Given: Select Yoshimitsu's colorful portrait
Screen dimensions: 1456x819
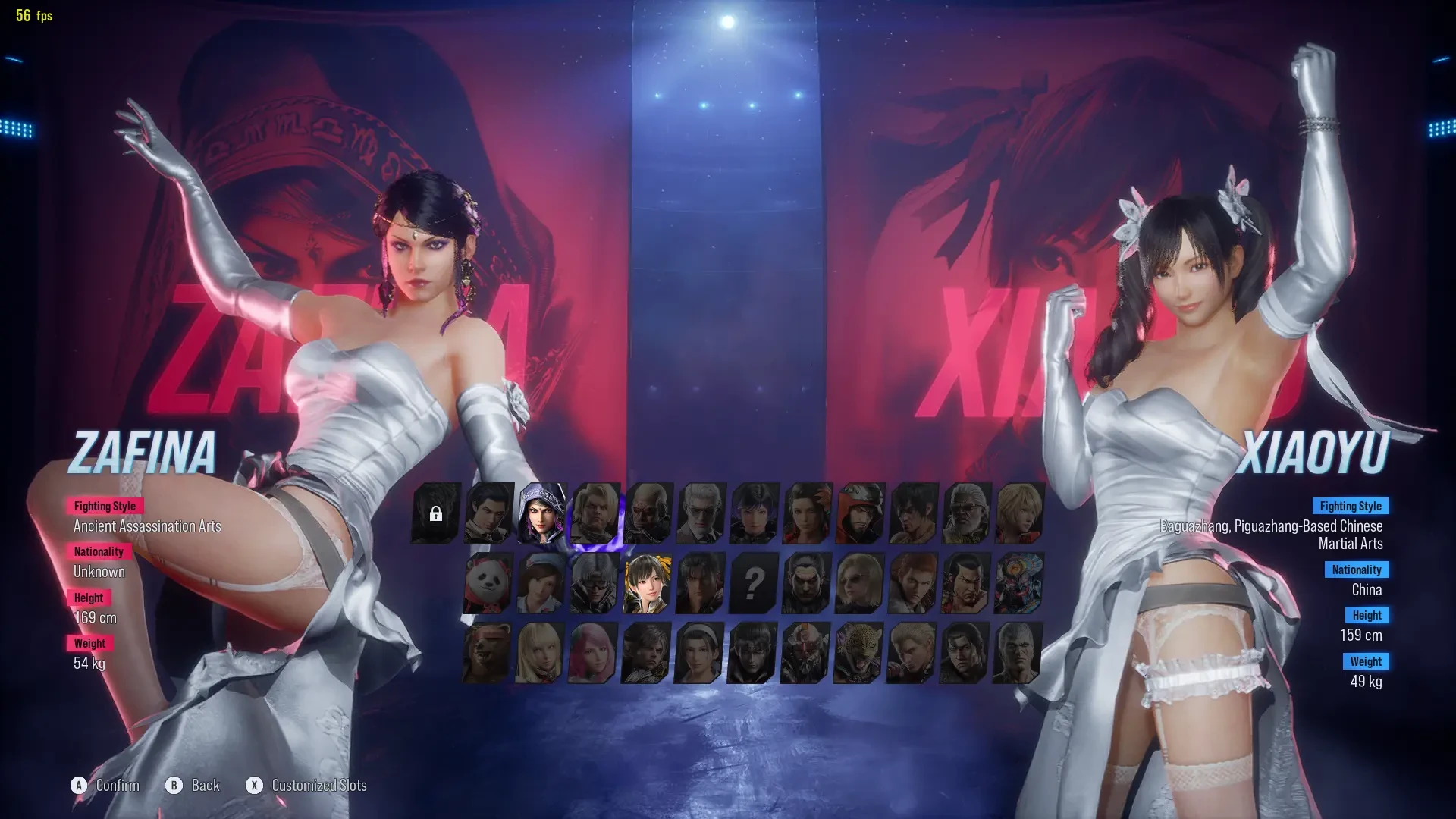Looking at the screenshot, I should pos(1016,584).
